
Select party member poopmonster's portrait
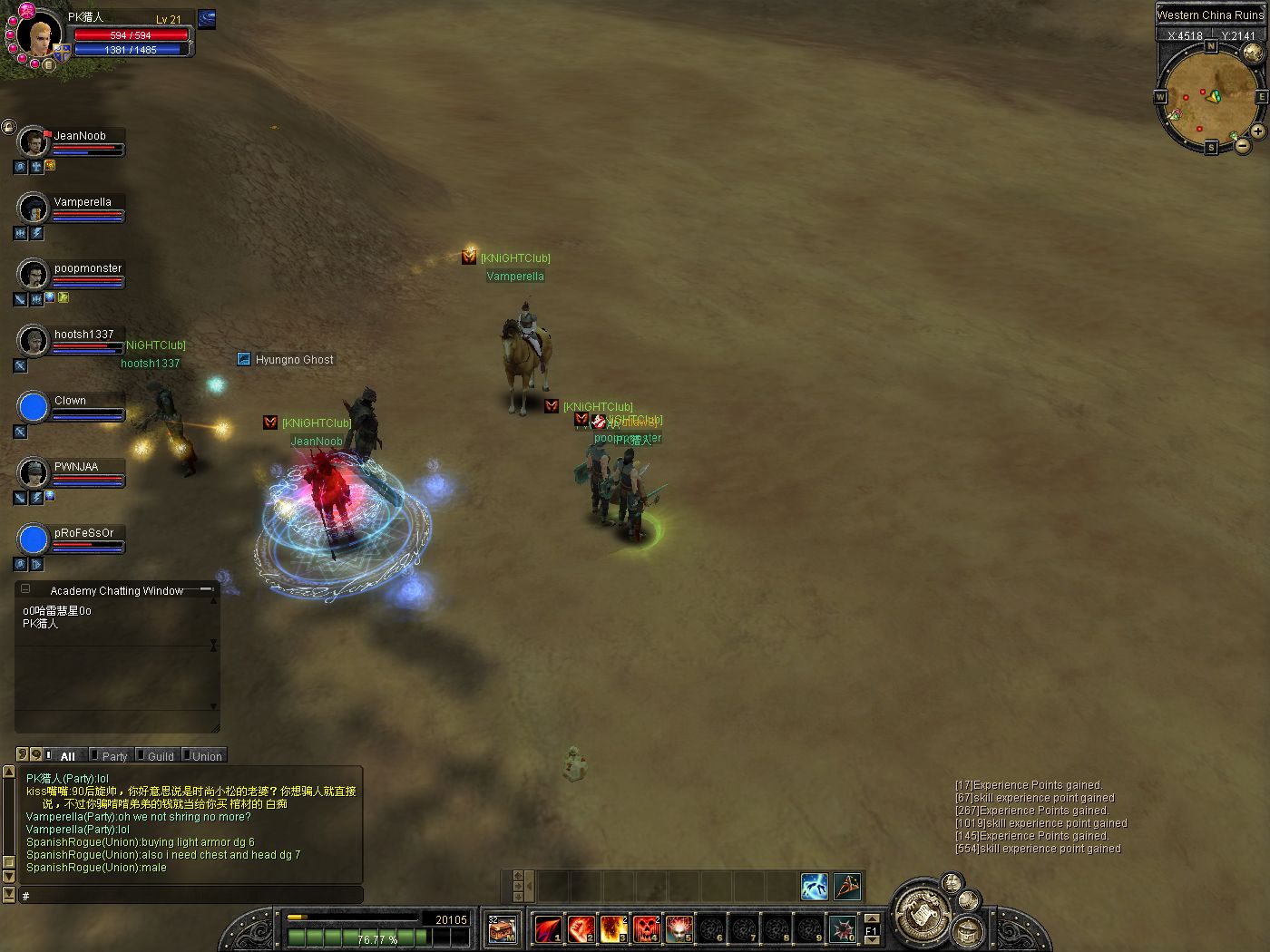tap(34, 275)
